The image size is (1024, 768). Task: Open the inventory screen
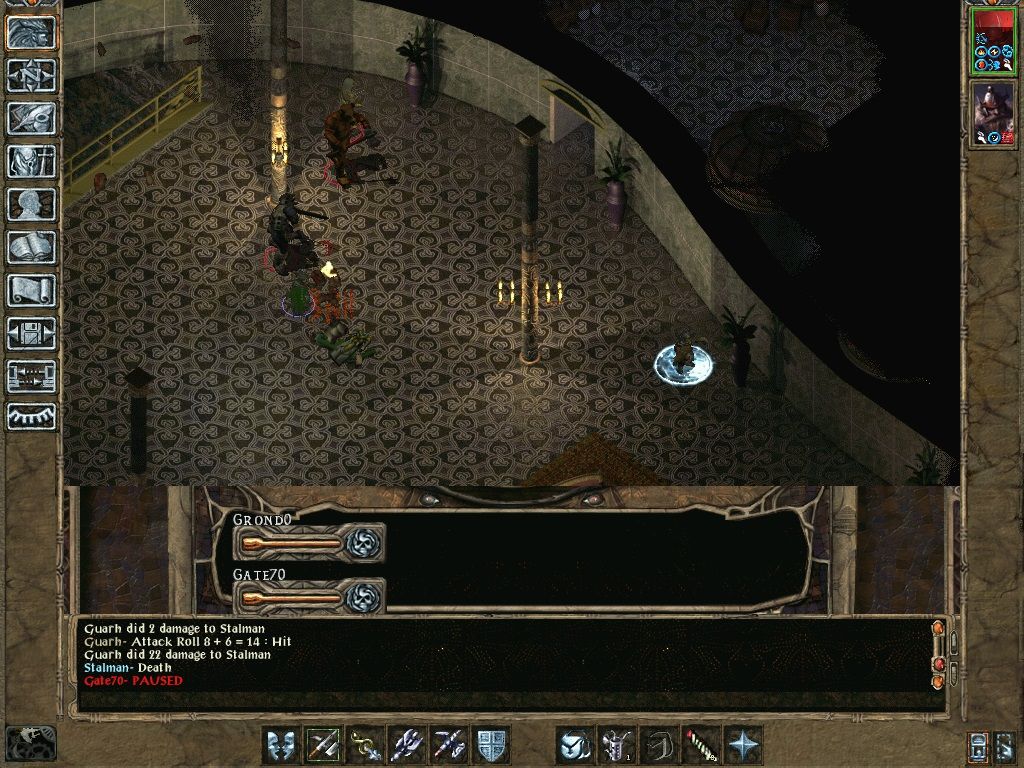click(32, 161)
